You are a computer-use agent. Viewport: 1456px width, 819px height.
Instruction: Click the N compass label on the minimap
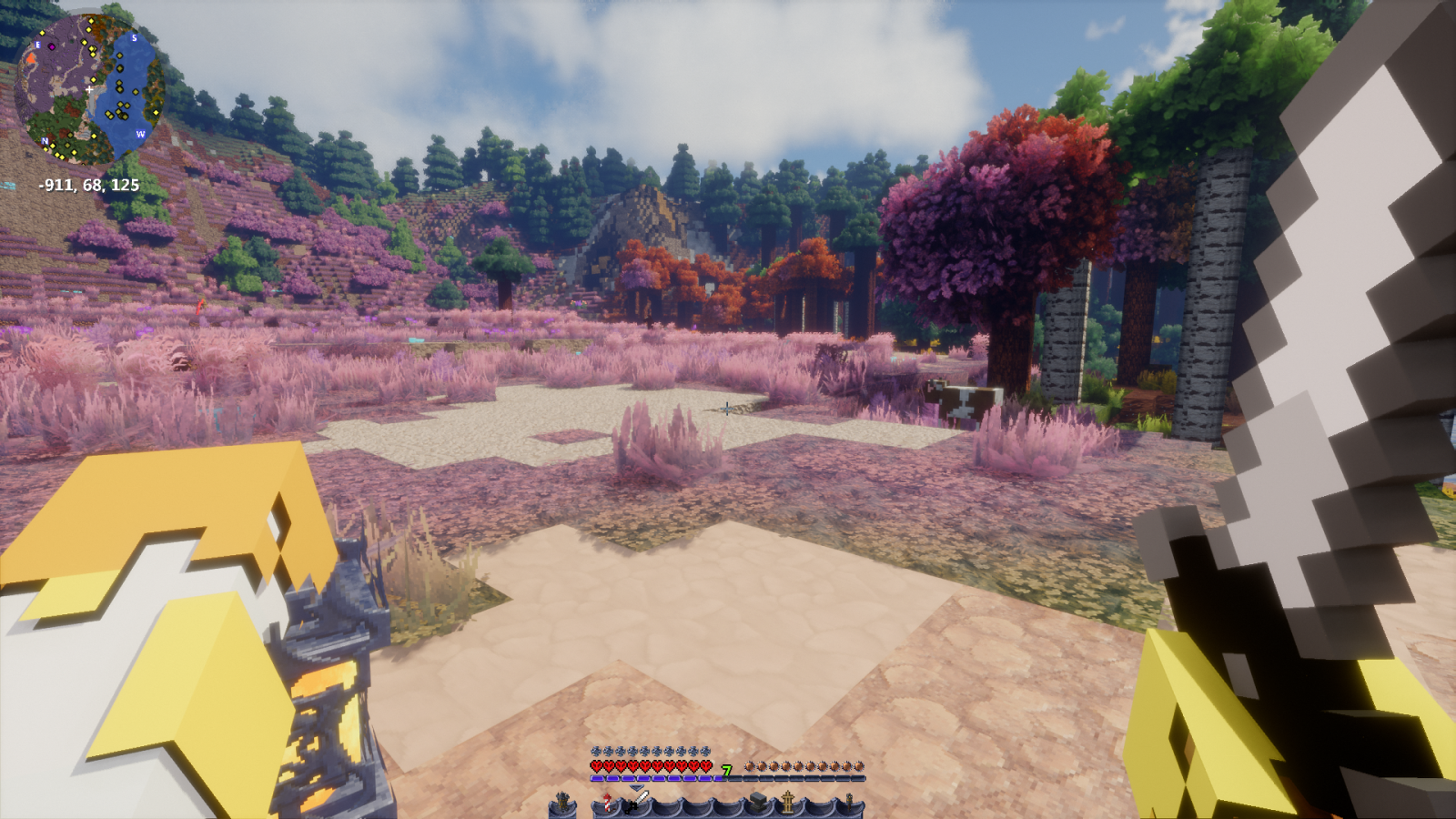[x=45, y=141]
